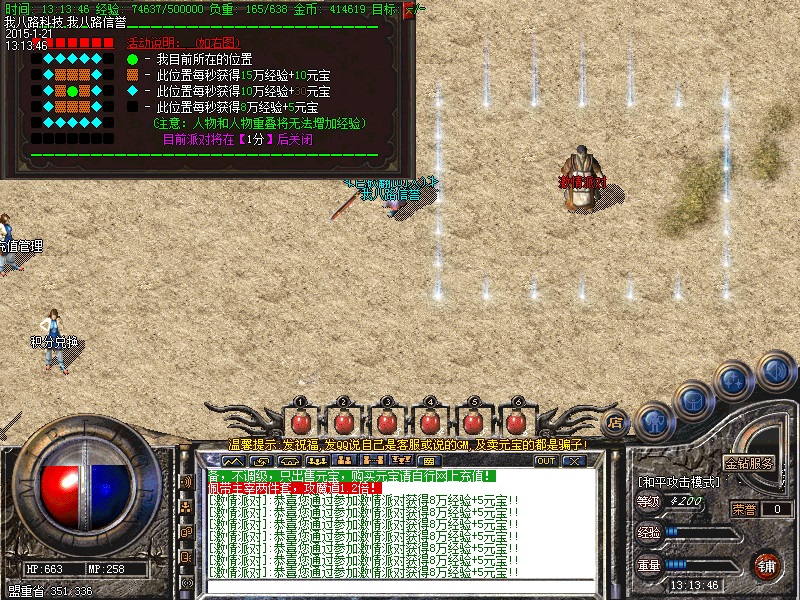Click the red 铺 stall button
This screenshot has height=600, width=800.
pyautogui.click(x=766, y=565)
